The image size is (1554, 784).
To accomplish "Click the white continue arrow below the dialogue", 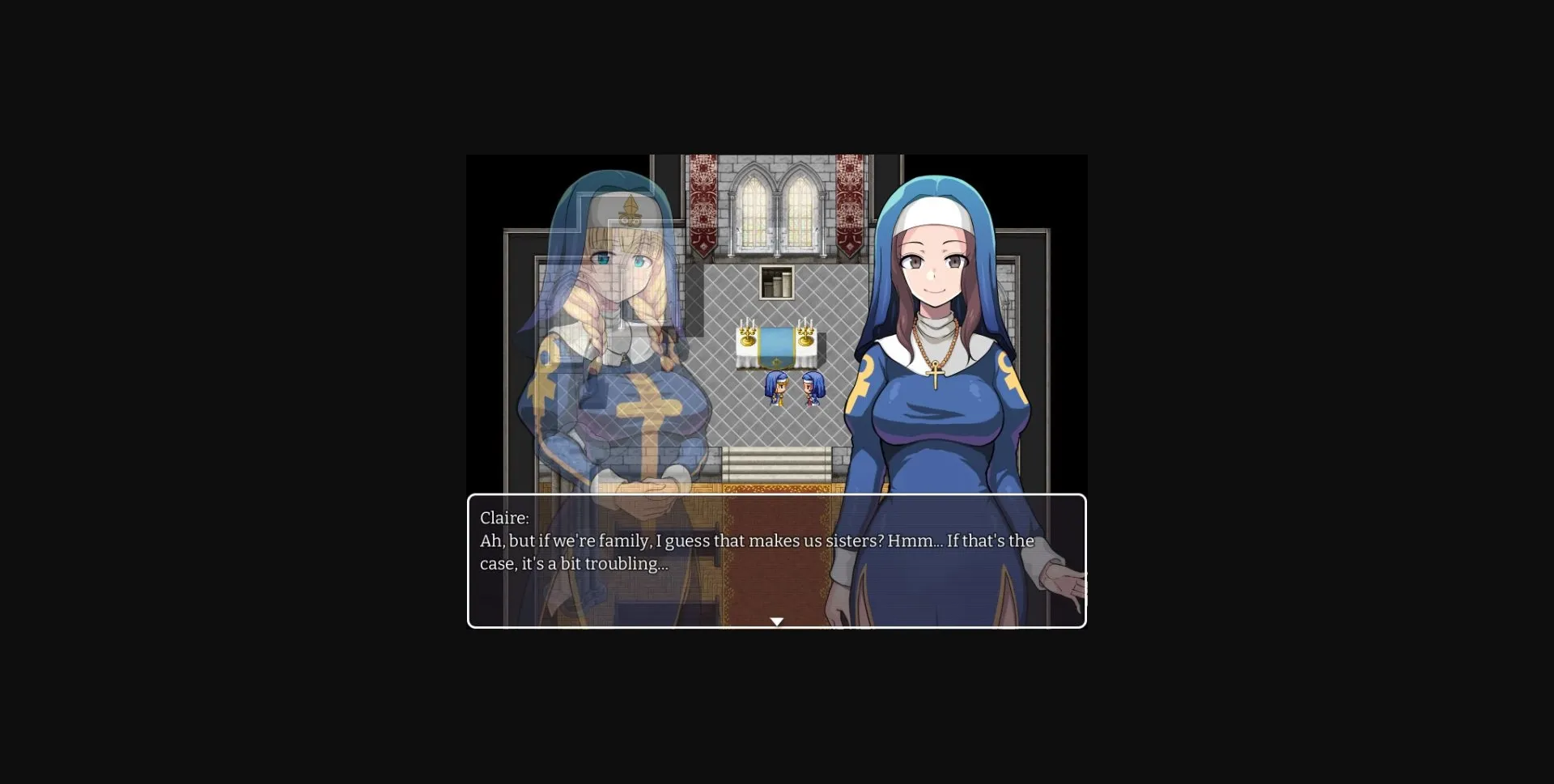I will [x=776, y=621].
